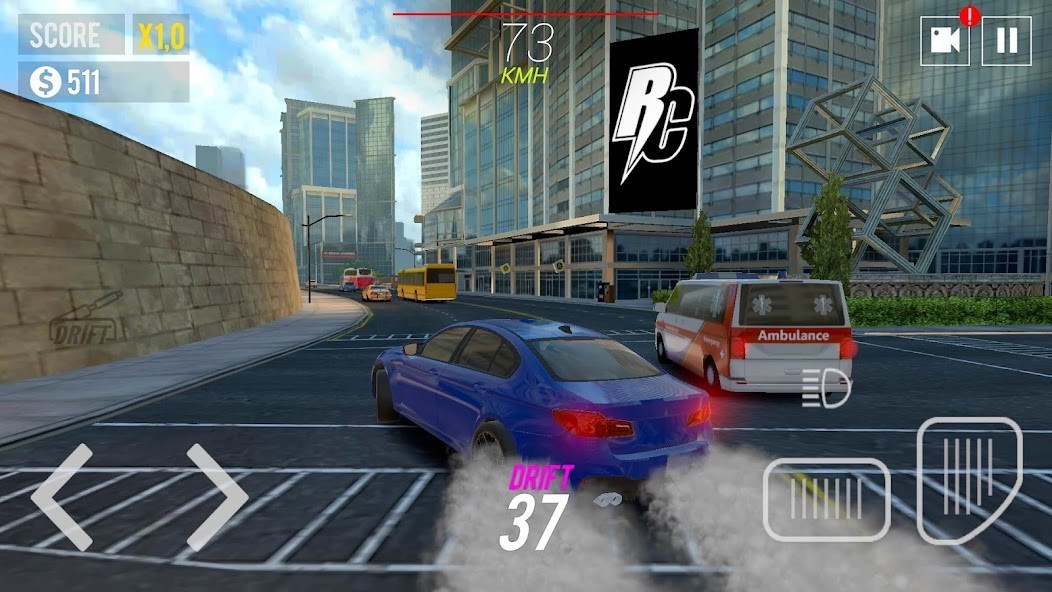Steer right with the right arrow

pyautogui.click(x=216, y=497)
